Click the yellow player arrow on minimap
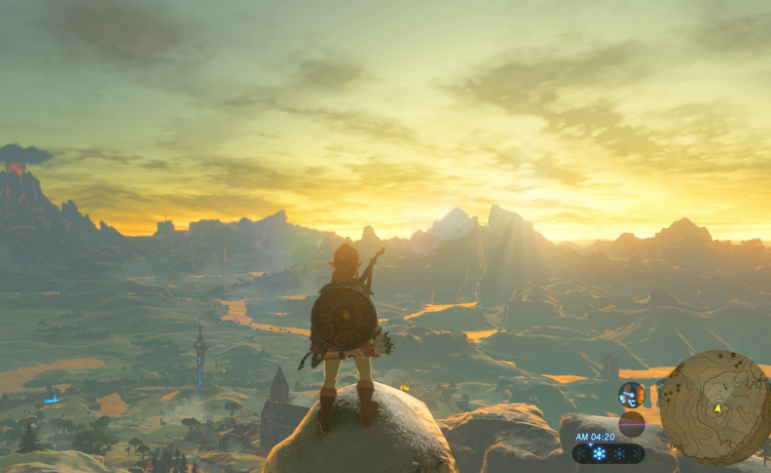Viewport: 771px width, 473px height. coord(717,408)
